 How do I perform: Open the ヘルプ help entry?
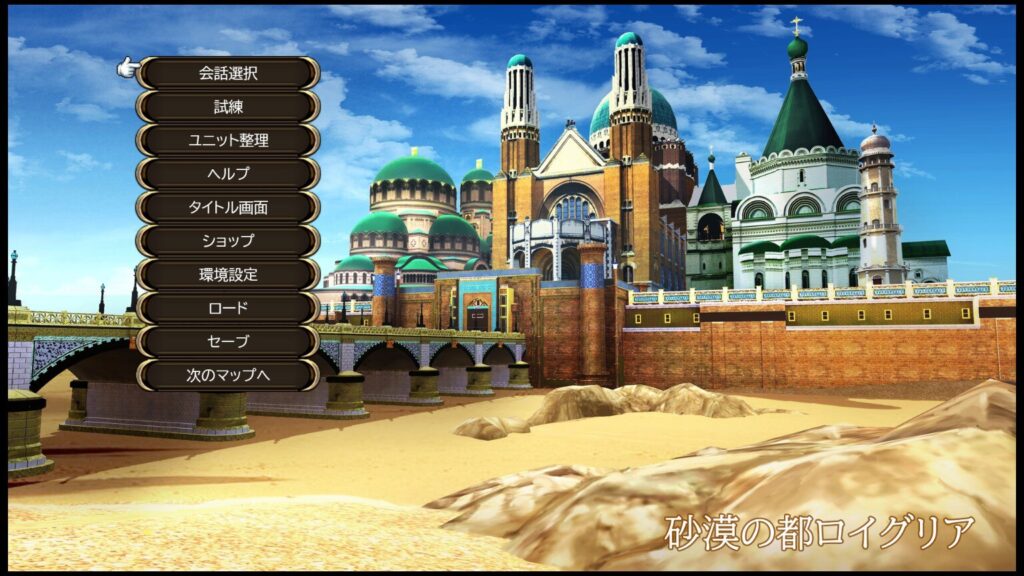(x=228, y=174)
